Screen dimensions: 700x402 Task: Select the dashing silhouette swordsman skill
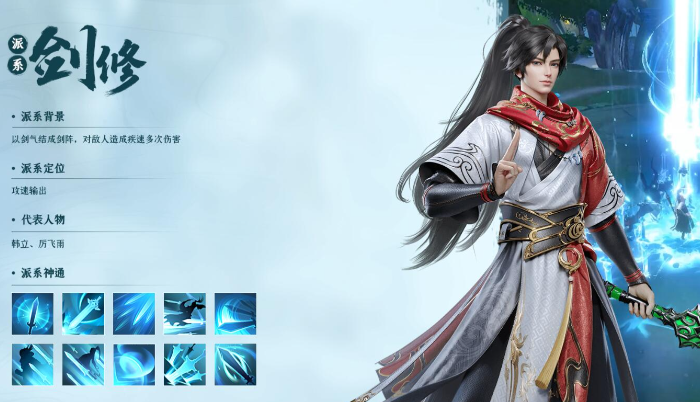[x=185, y=313]
